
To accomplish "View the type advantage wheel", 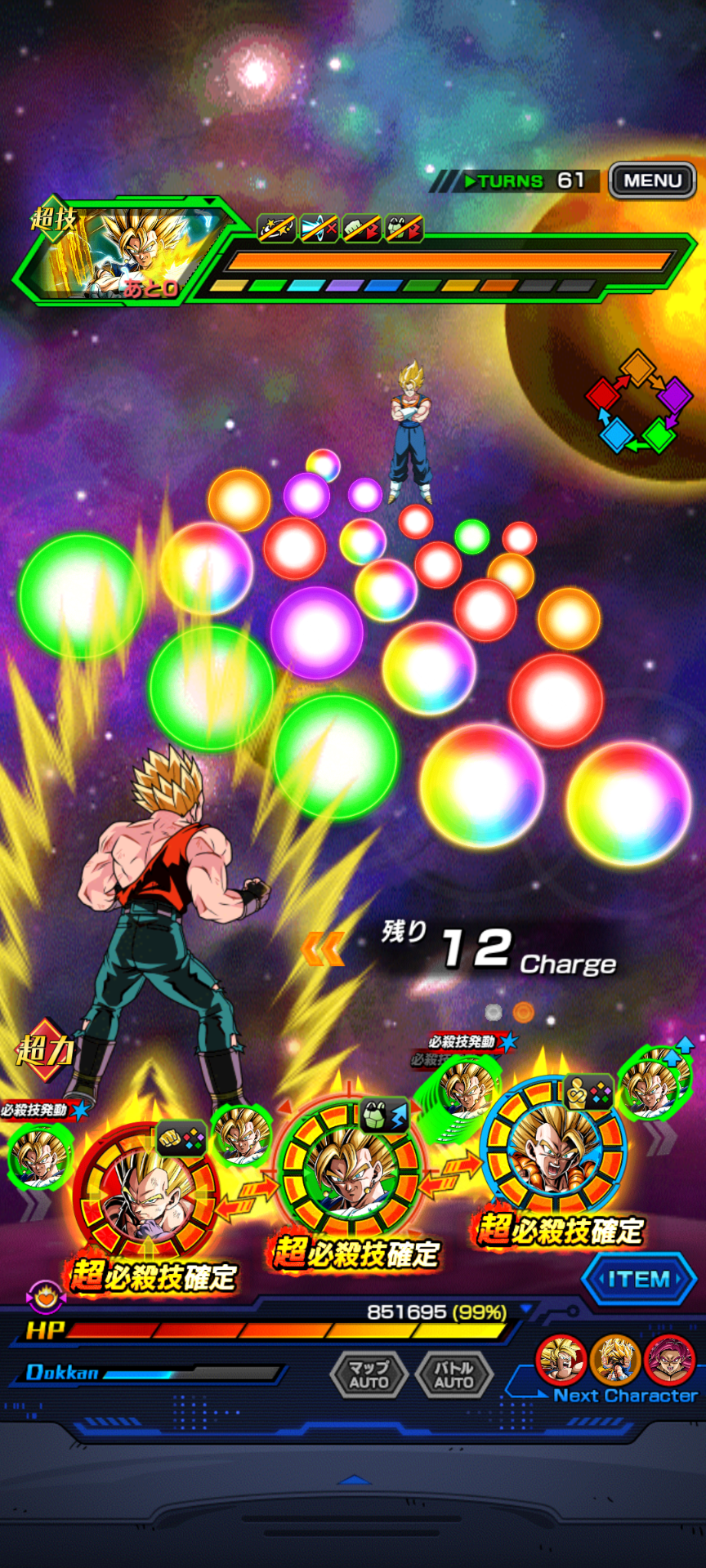I will coord(639,401).
